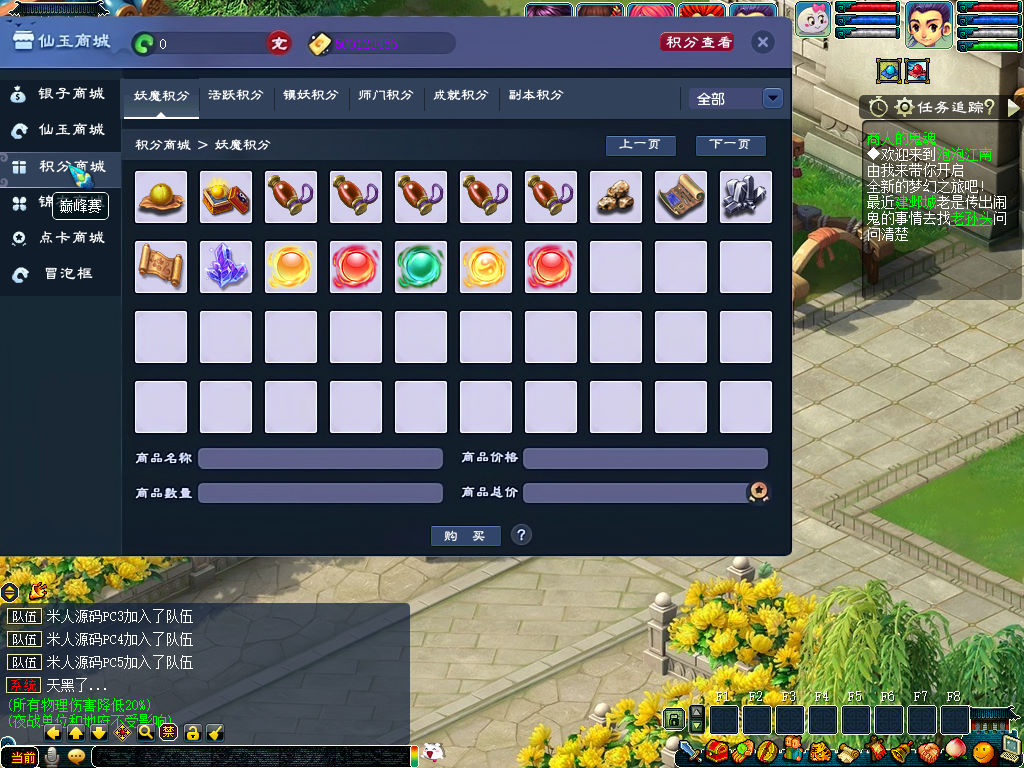Switch to the 活跃积分 tab
The image size is (1024, 768).
pos(235,96)
